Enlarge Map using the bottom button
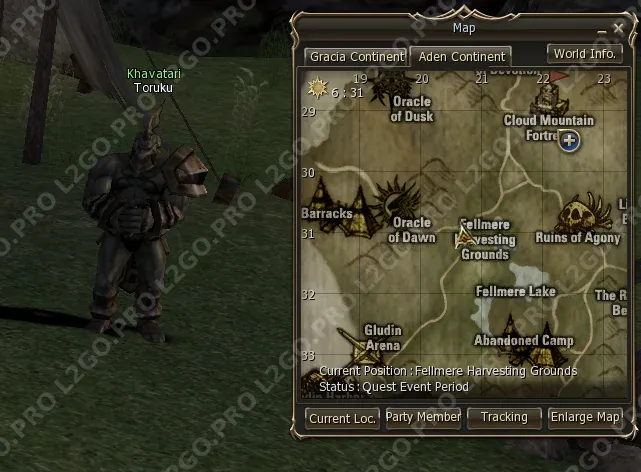The height and width of the screenshot is (472, 641). click(585, 416)
